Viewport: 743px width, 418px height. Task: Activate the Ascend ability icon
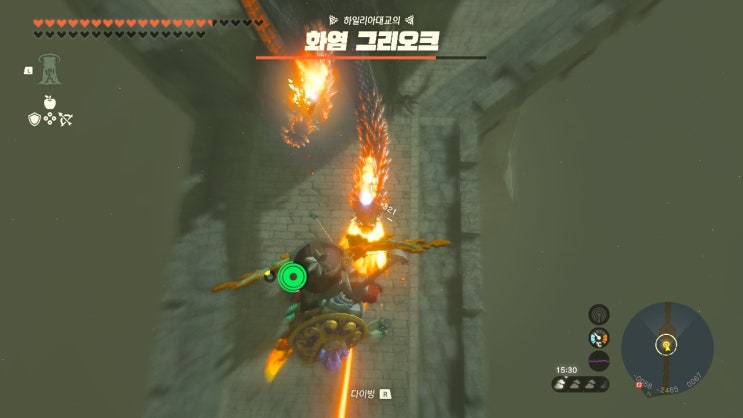point(48,71)
